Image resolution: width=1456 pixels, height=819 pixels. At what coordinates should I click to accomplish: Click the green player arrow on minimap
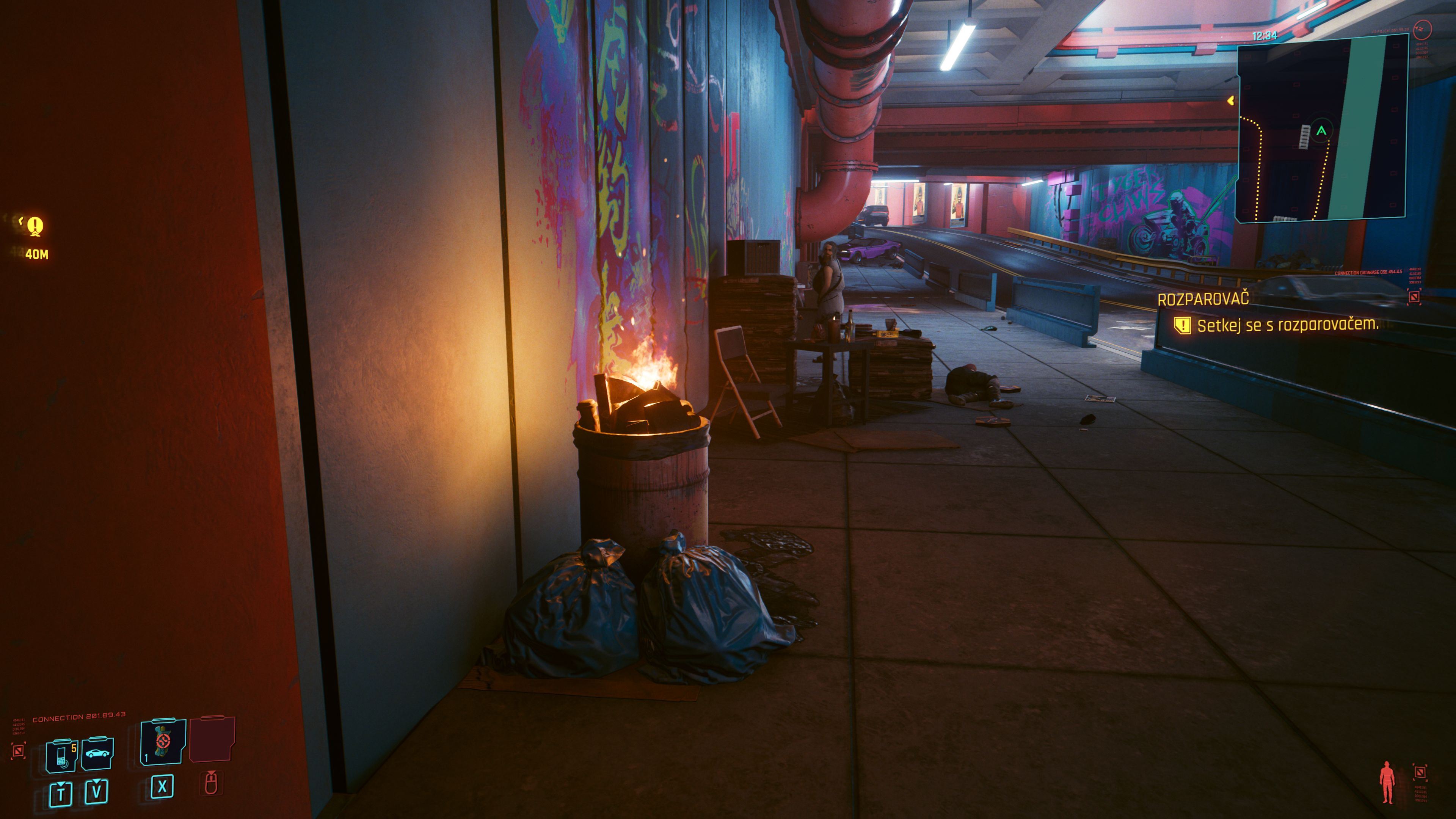[x=1321, y=130]
